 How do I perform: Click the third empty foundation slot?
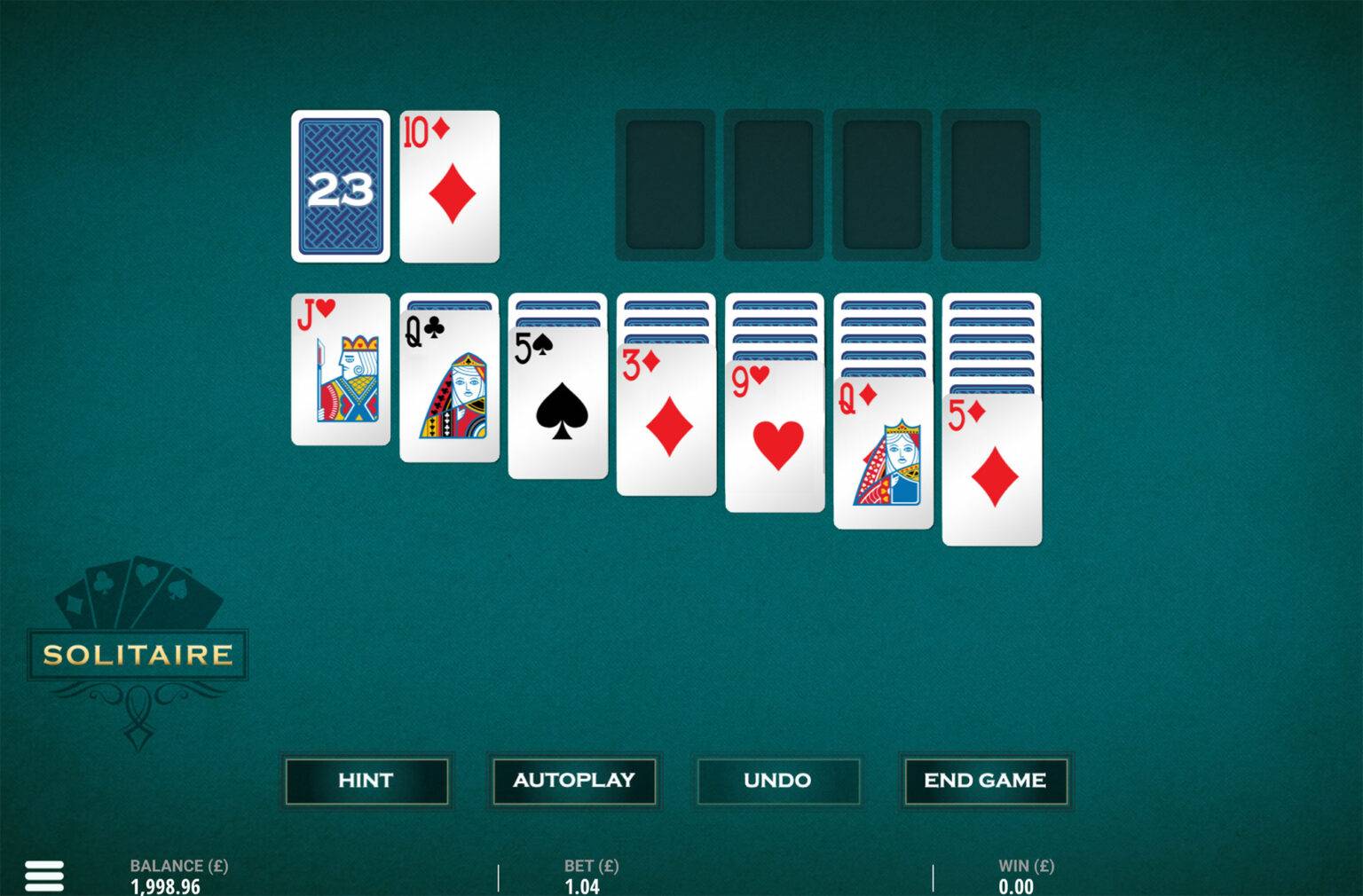pyautogui.click(x=882, y=185)
